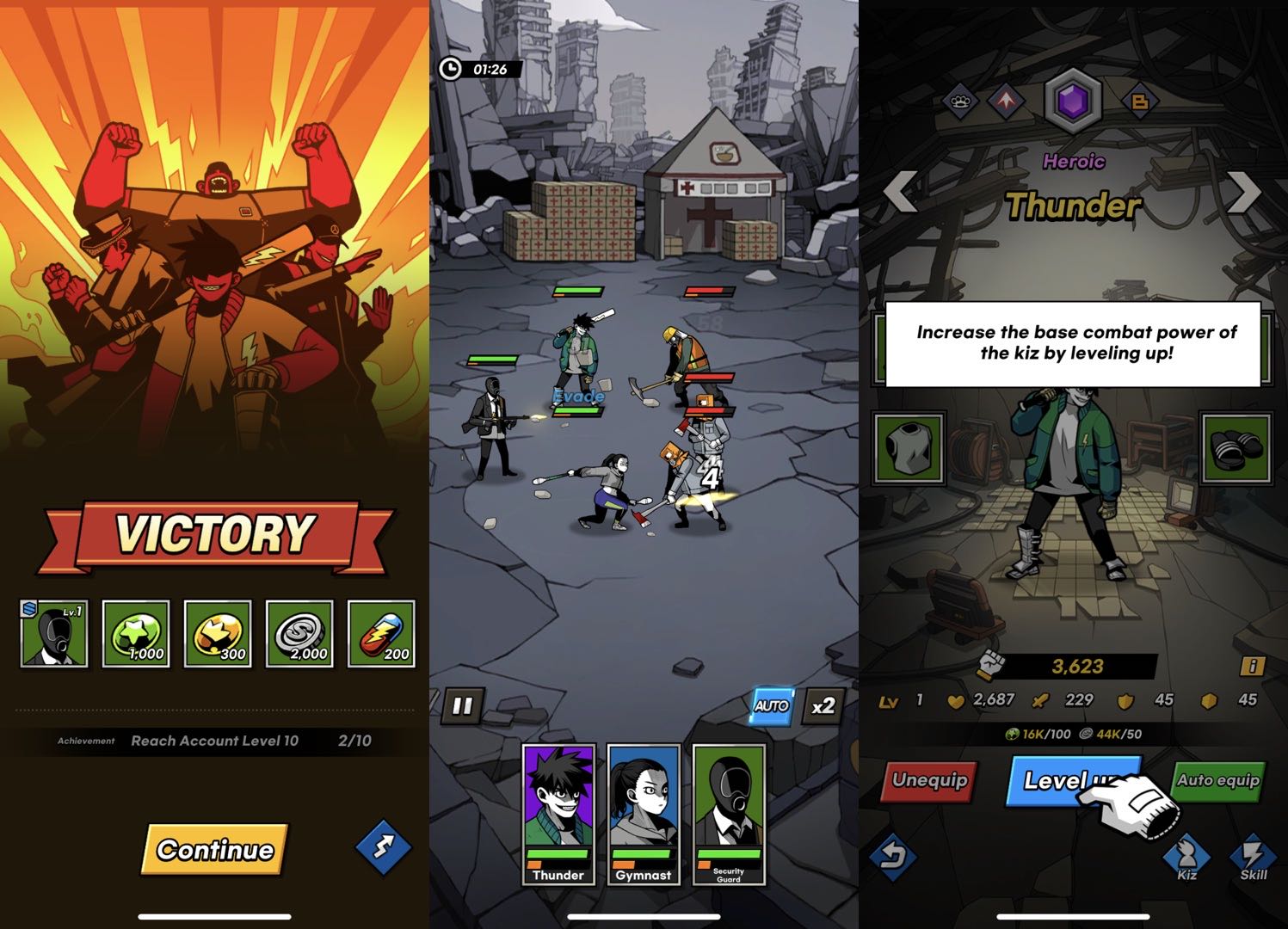The height and width of the screenshot is (929, 1288).
Task: Show the next kiz with right arrow
Action: click(x=1243, y=192)
